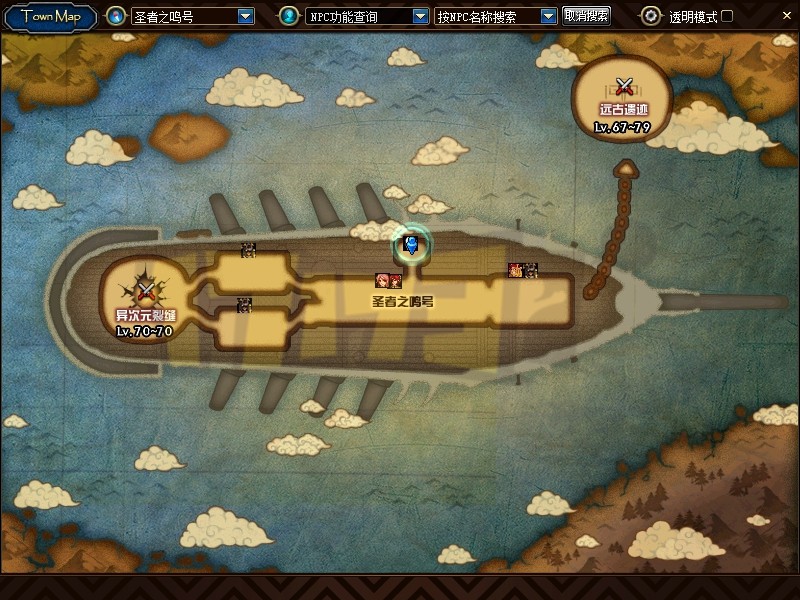The width and height of the screenshot is (800, 600).
Task: Click the red-haired NPC portrait pair
Action: coord(388,281)
